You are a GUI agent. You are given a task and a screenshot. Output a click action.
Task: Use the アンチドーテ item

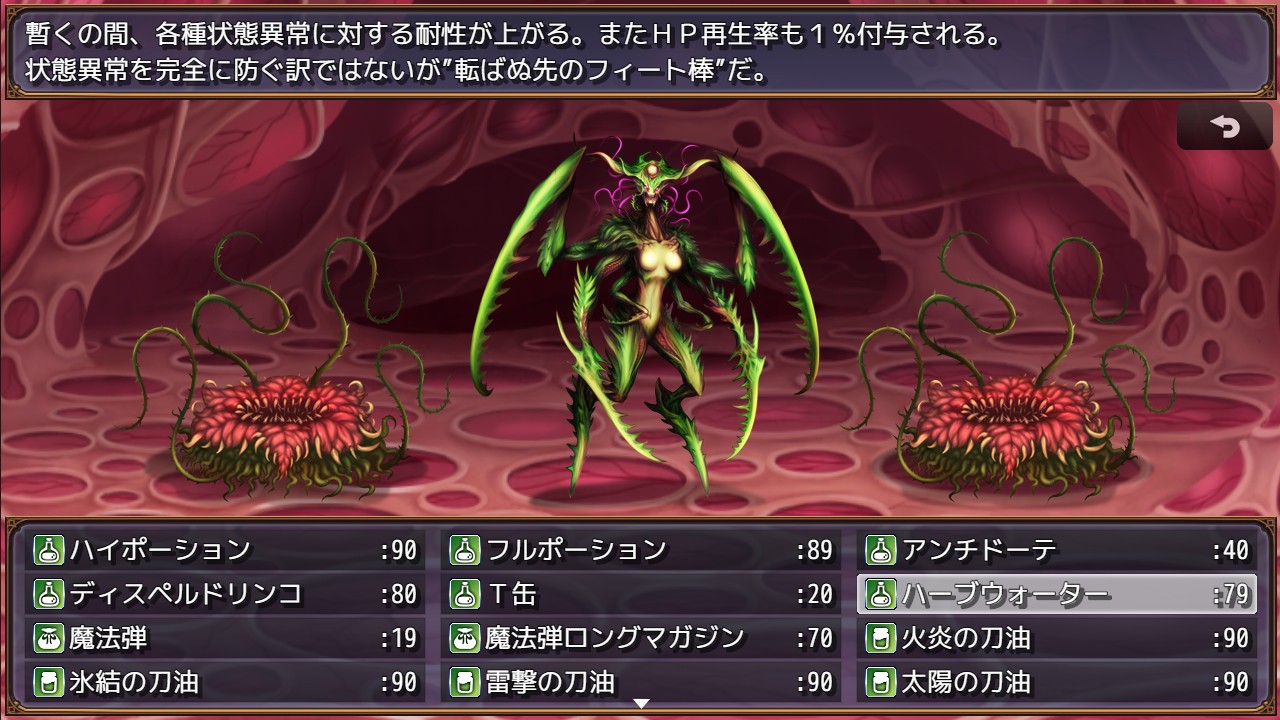(1057, 550)
